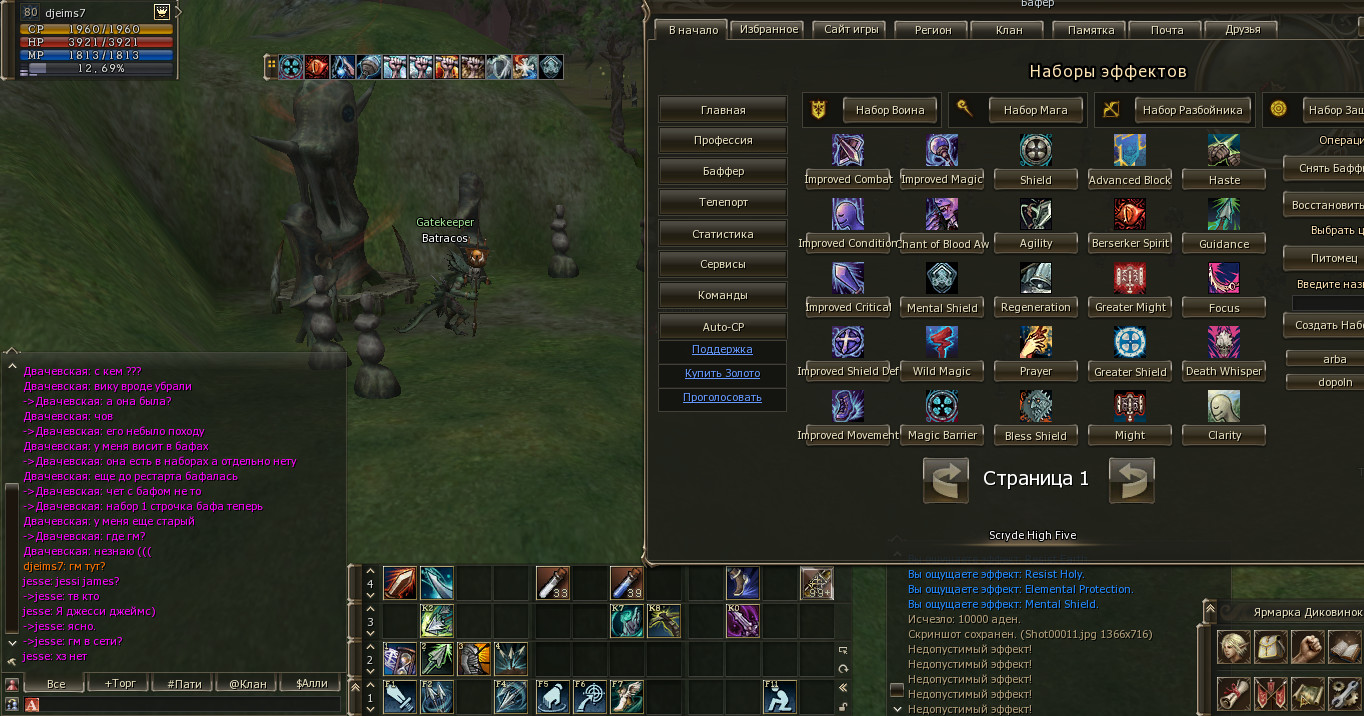This screenshot has width=1364, height=716.
Task: Choose the Статистика menu entry
Action: (723, 234)
